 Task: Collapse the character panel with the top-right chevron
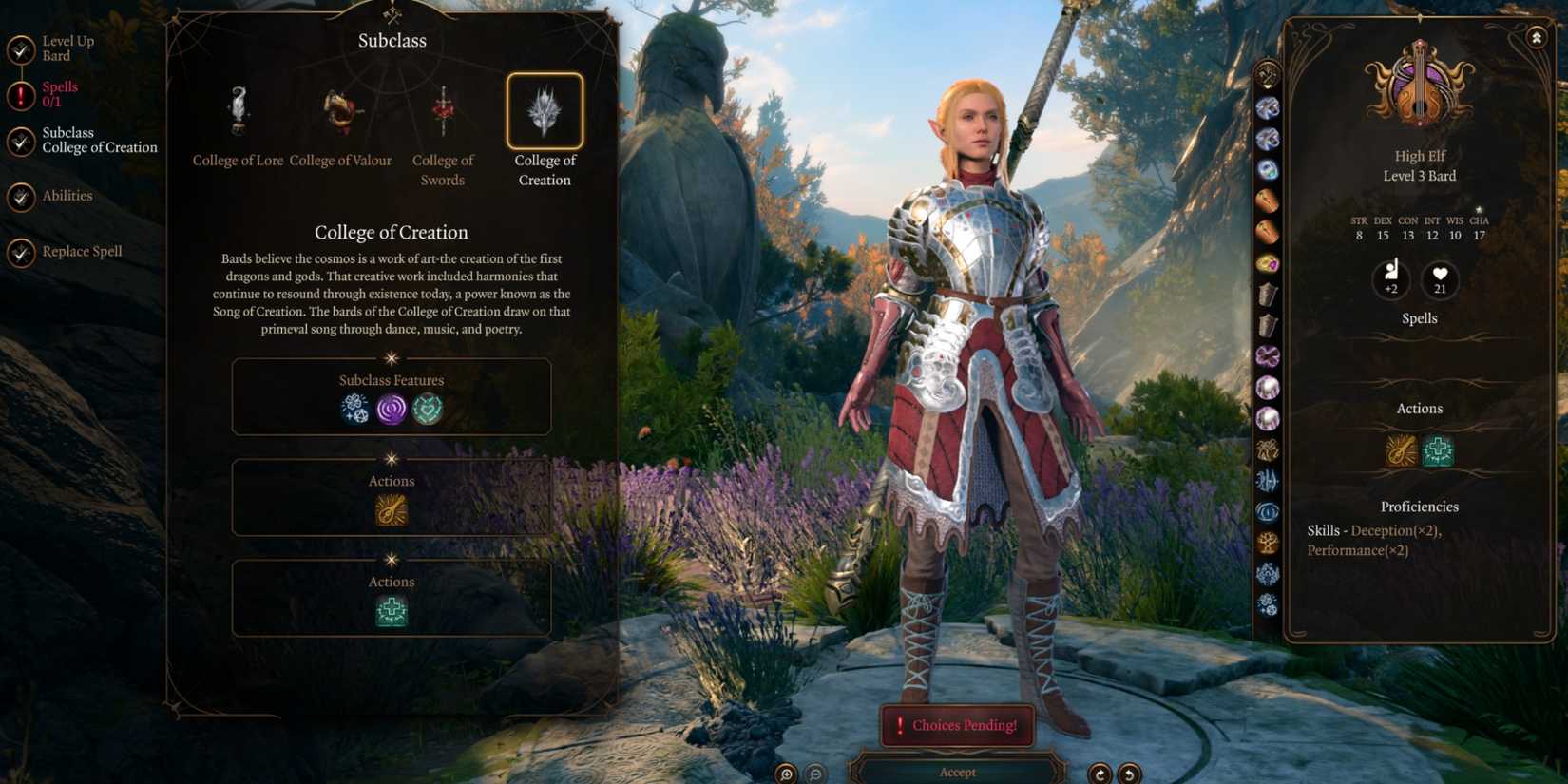[x=1539, y=36]
